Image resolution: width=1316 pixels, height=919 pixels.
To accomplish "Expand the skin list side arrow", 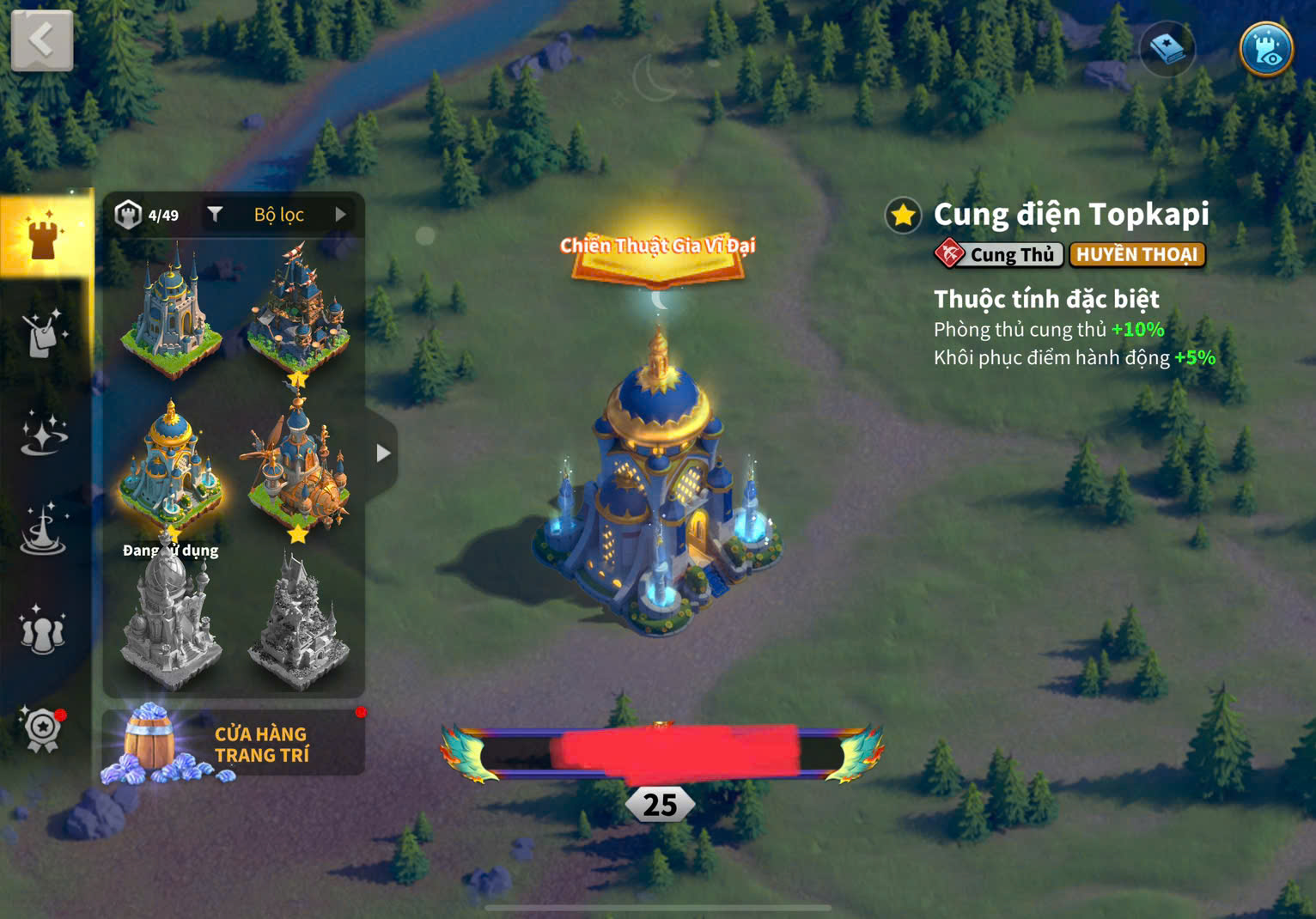I will point(383,453).
